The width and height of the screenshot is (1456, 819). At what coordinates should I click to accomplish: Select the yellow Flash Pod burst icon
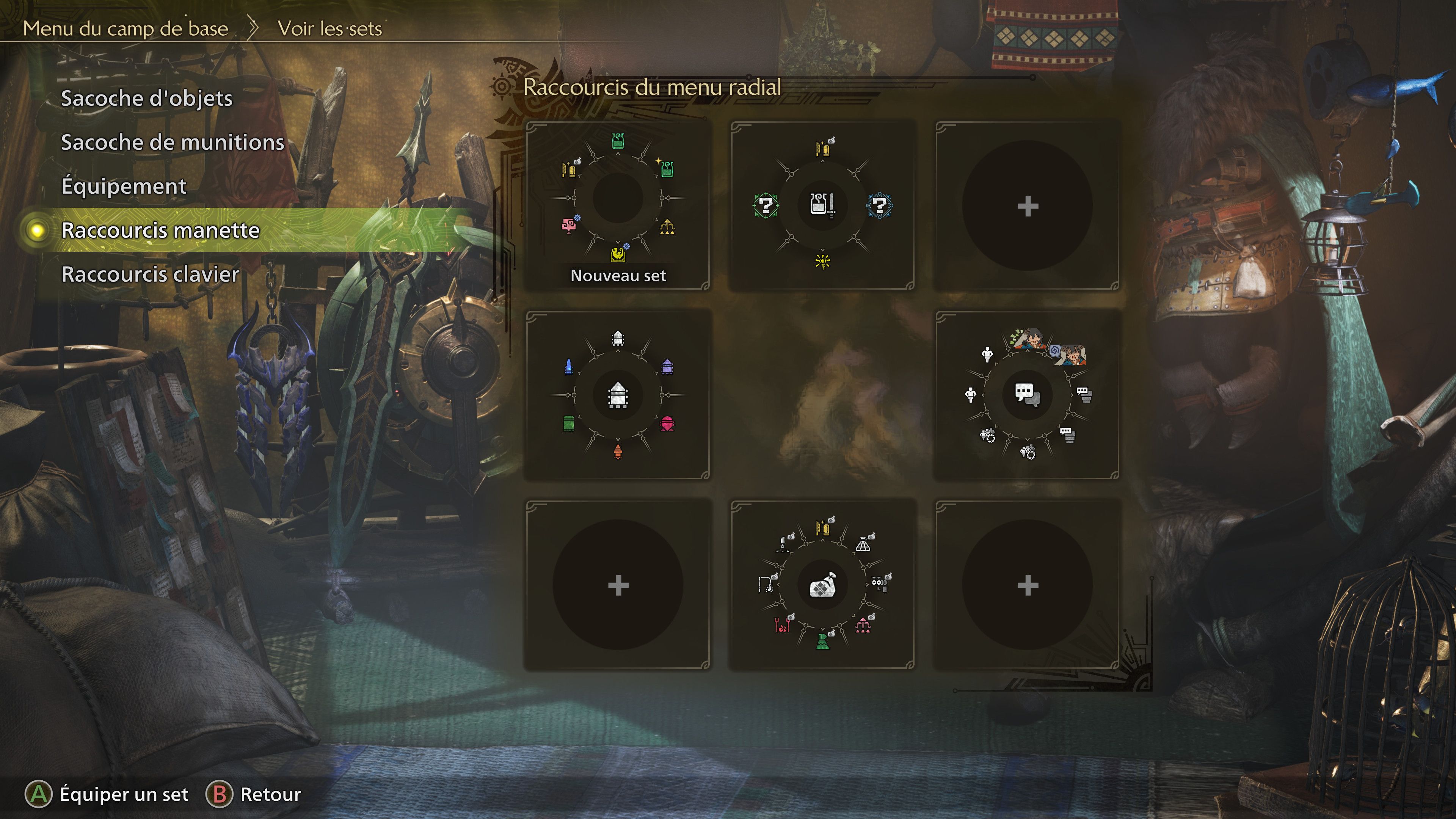[x=824, y=262]
